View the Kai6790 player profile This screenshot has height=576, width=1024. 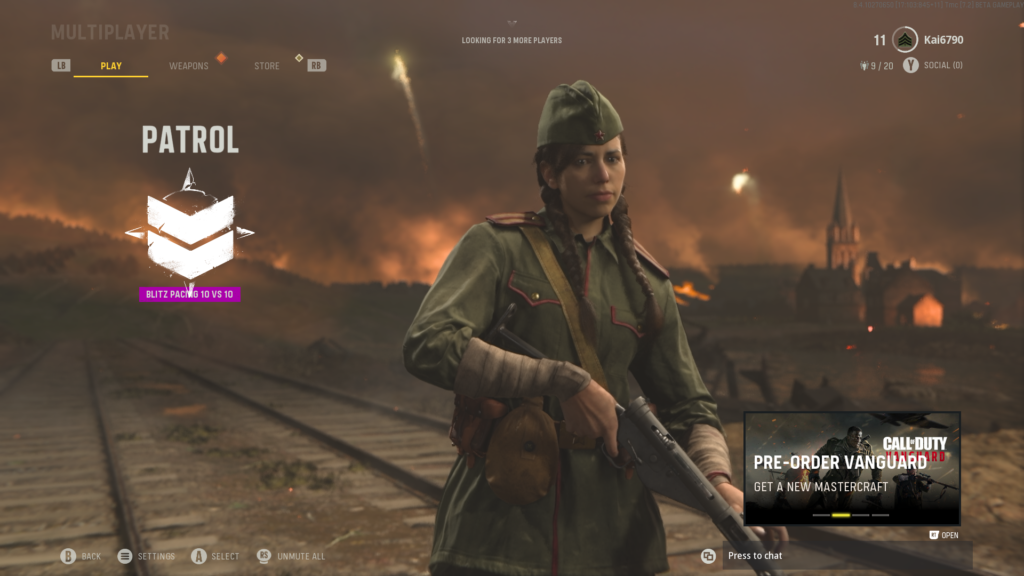943,40
